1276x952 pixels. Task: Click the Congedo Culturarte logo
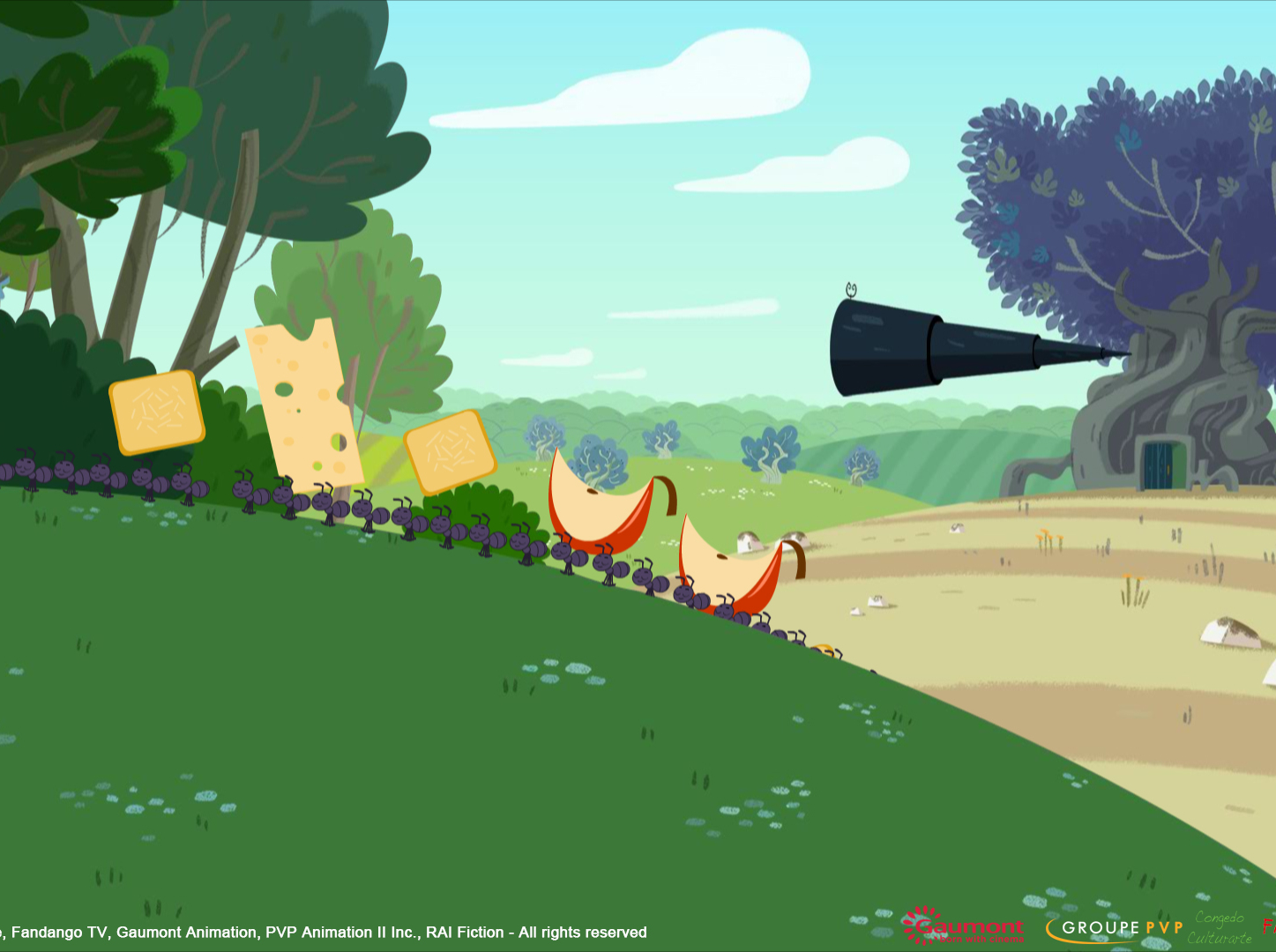(x=1220, y=928)
